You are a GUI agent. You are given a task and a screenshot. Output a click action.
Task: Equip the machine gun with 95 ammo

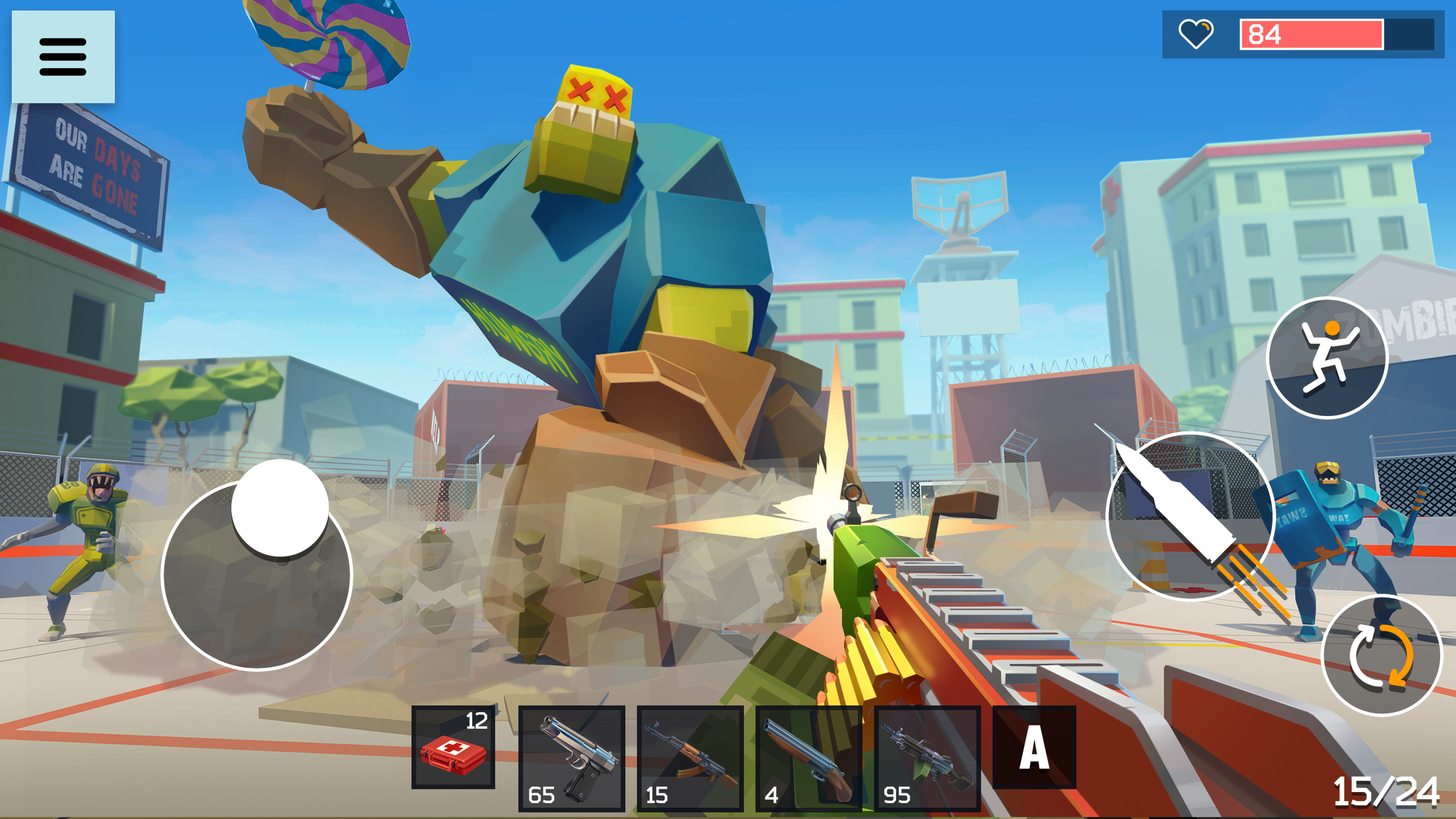(927, 758)
